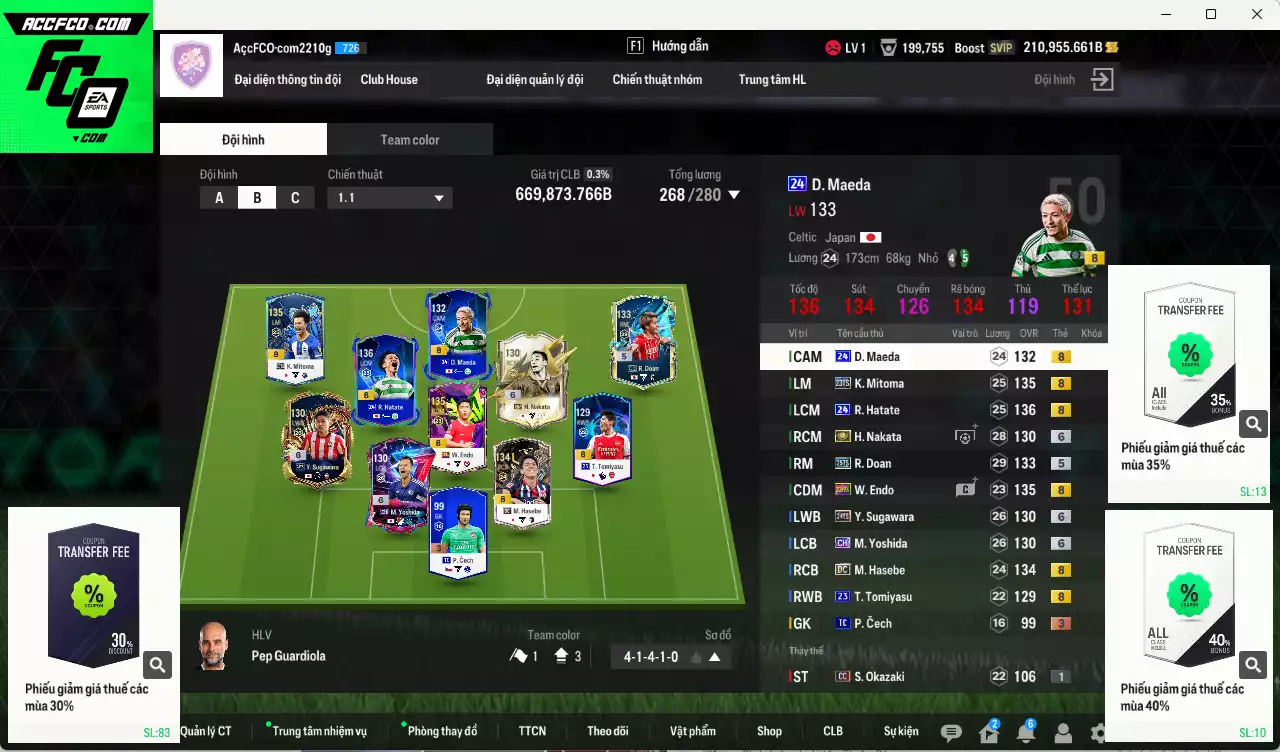Inspect the 35% transfer fee coupon

(1254, 424)
